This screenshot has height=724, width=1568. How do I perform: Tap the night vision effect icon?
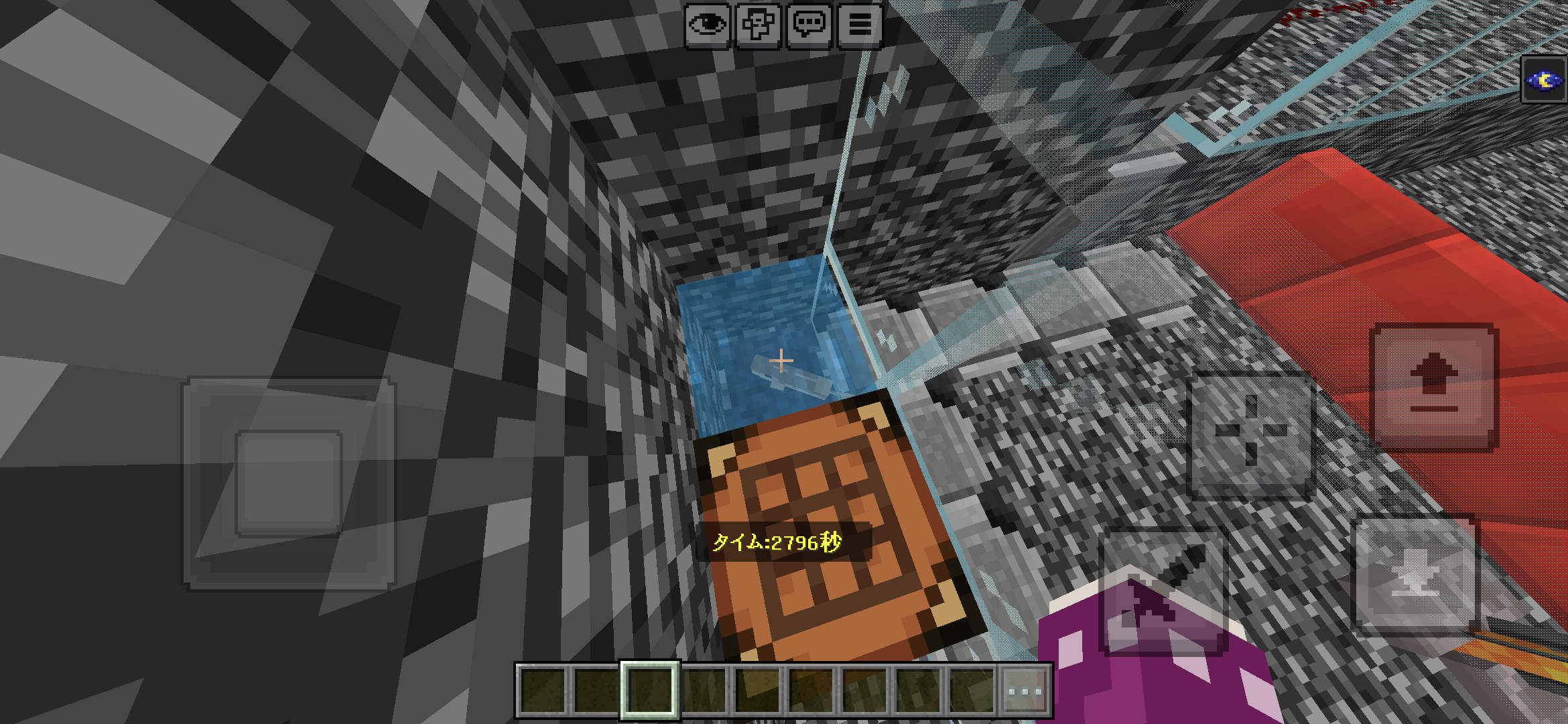pos(1544,80)
